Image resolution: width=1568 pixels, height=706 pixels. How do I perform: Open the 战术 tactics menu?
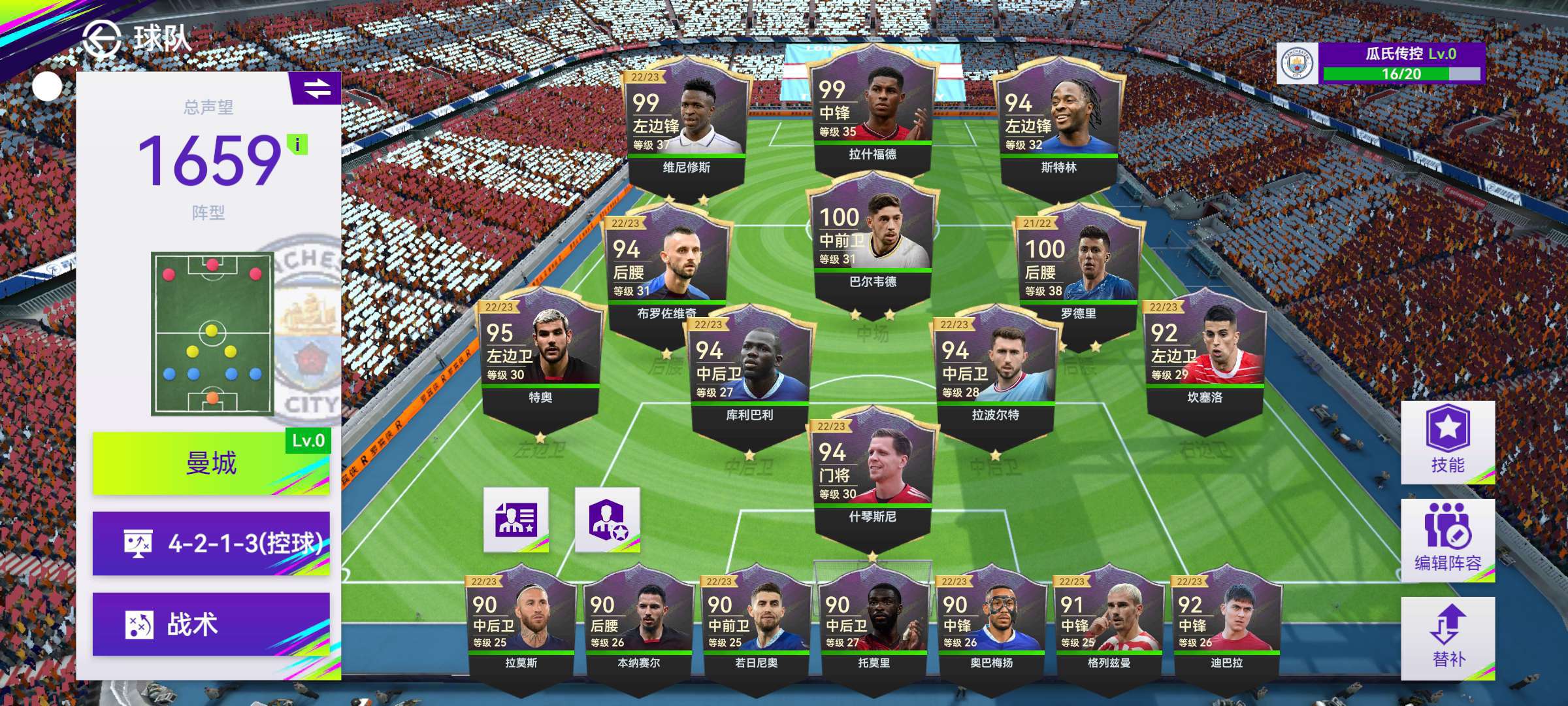tap(210, 624)
